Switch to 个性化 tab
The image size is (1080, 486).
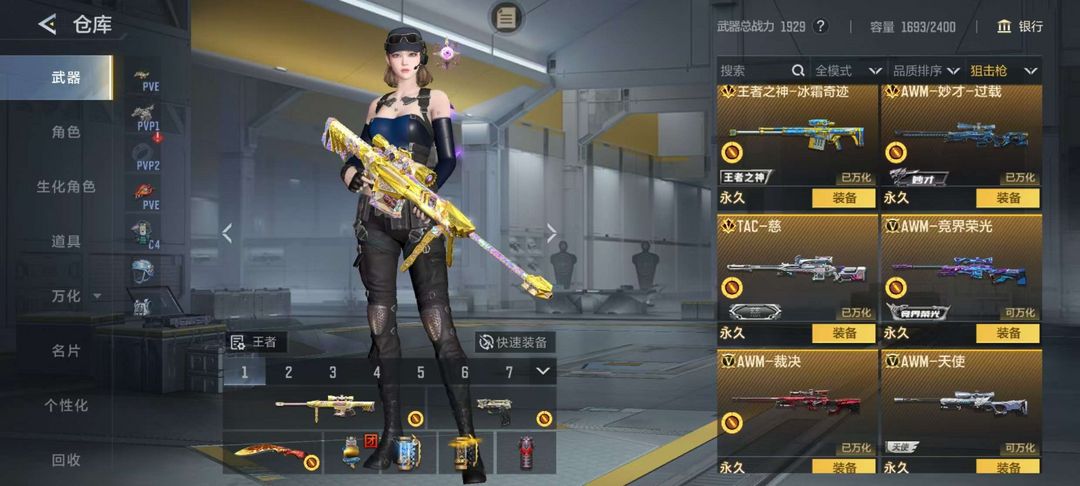[x=66, y=405]
